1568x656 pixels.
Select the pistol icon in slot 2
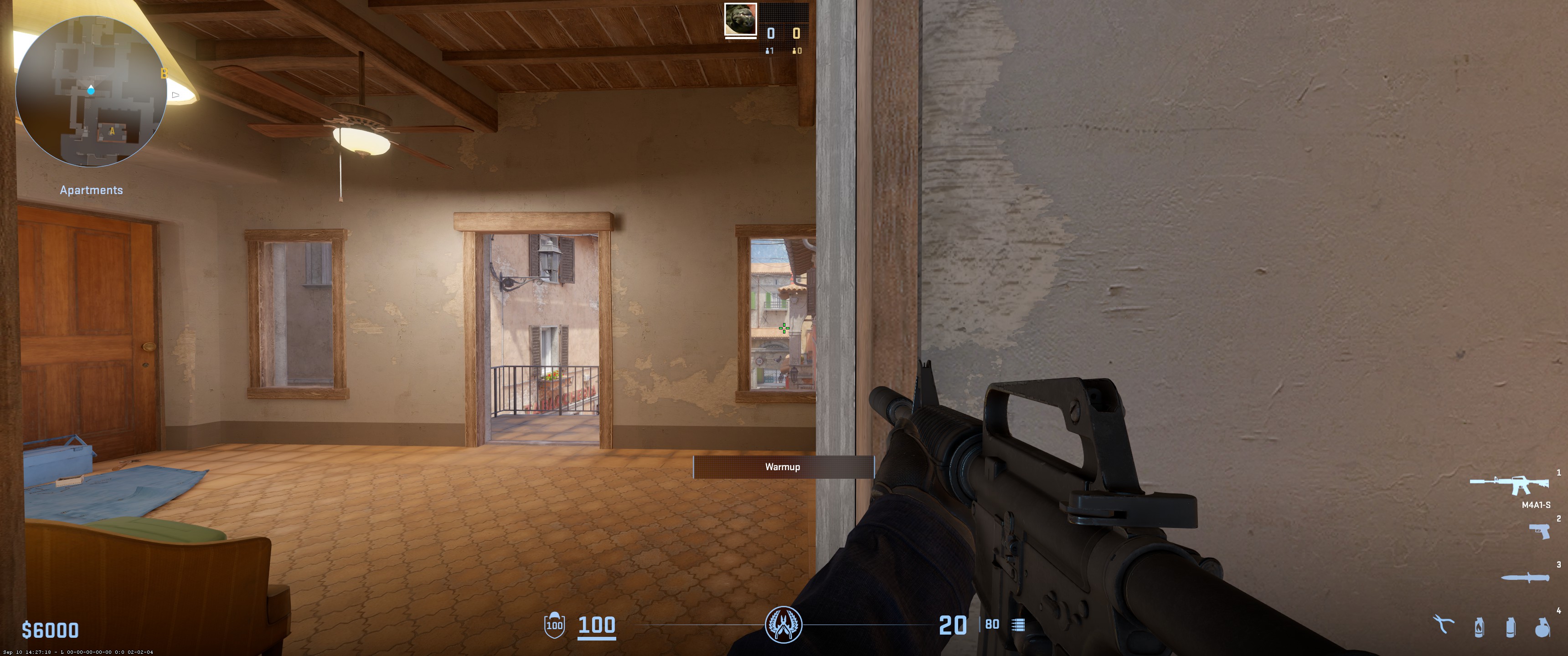tap(1540, 532)
